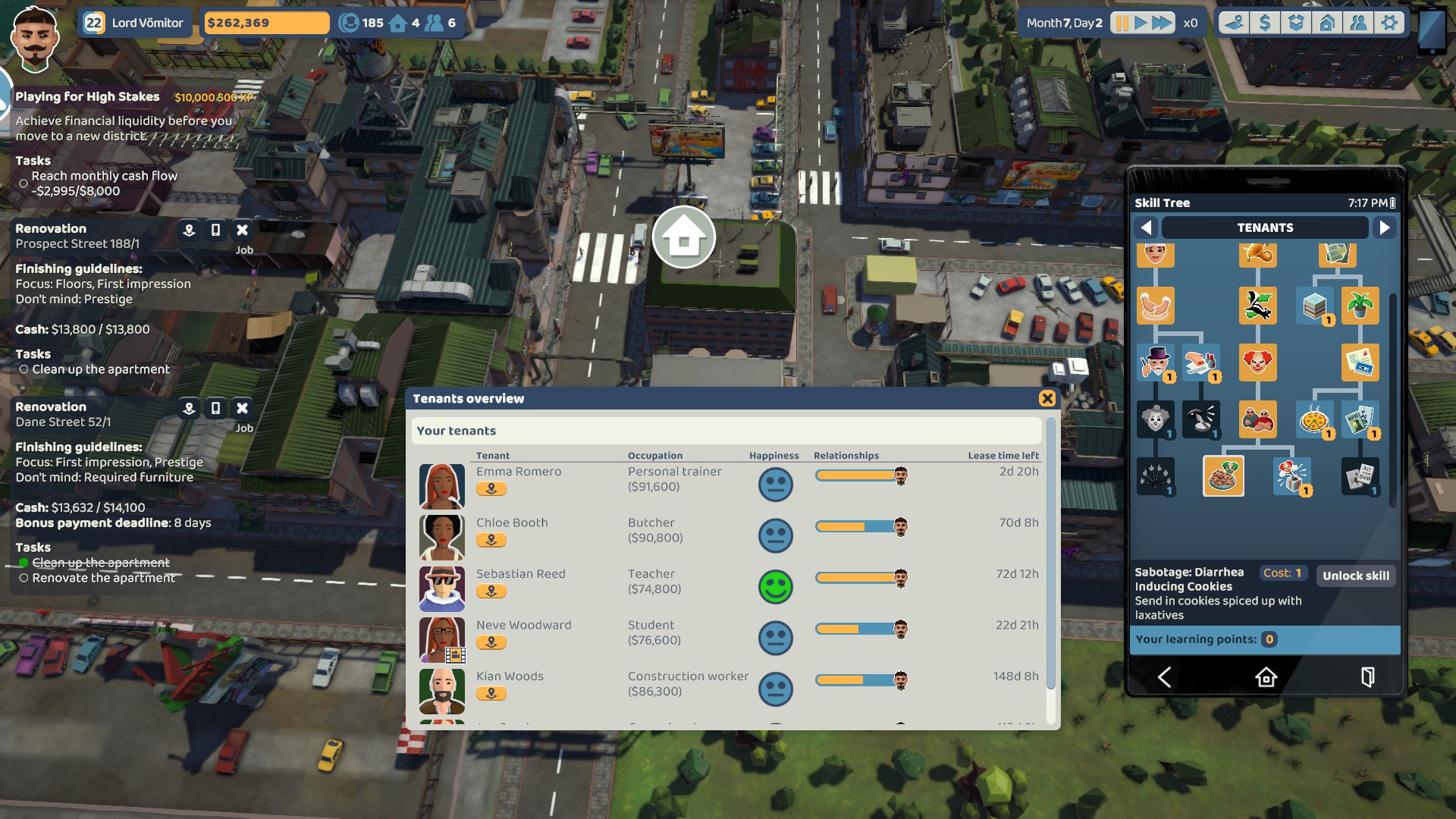Pause the game time
Screen dimensions: 1456x819
(1121, 23)
